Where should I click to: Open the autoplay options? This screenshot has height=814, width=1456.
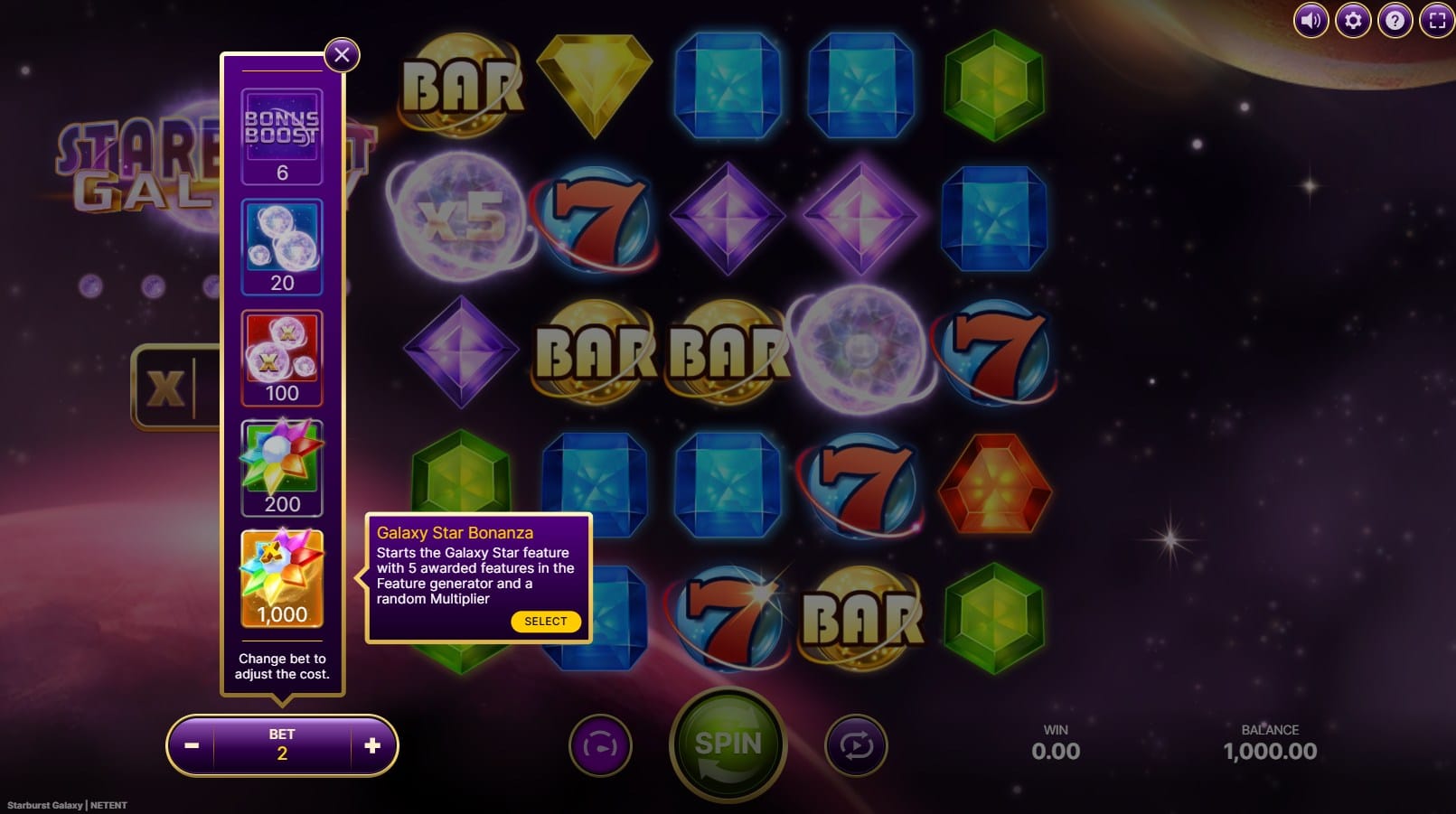pyautogui.click(x=856, y=745)
